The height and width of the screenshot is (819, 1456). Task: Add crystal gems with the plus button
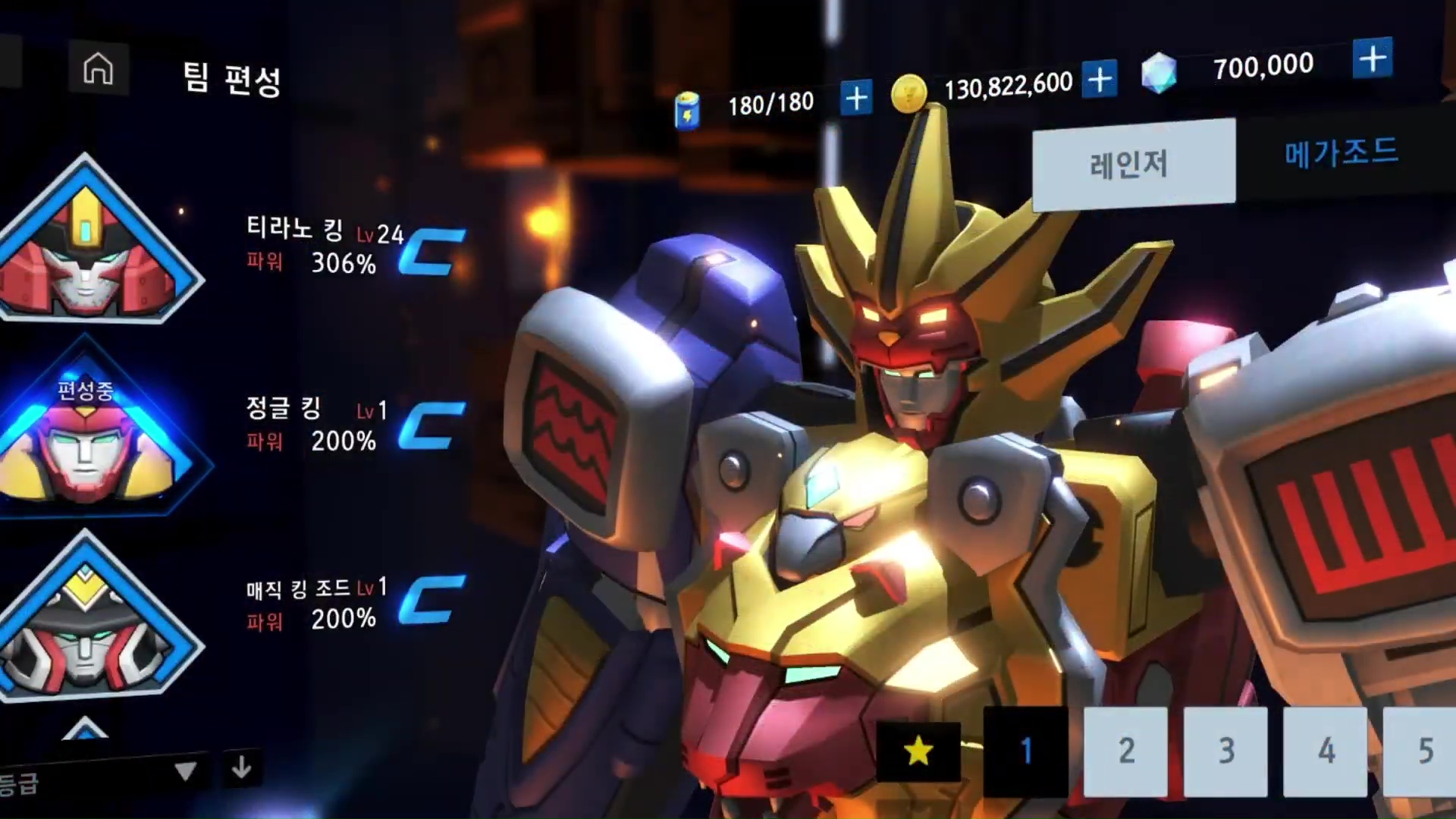1373,58
